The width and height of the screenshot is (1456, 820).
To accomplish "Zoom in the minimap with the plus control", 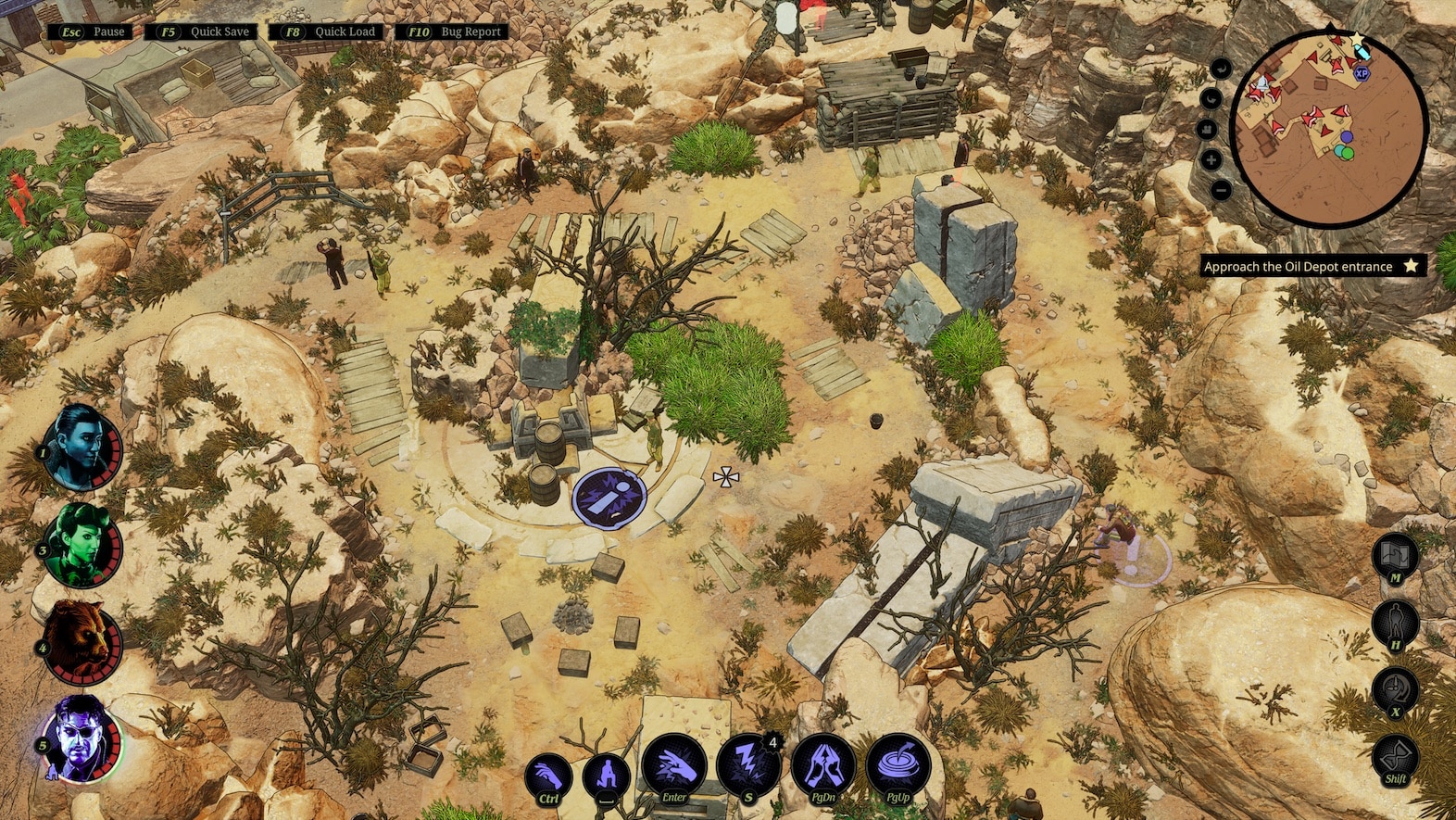I will [x=1211, y=159].
